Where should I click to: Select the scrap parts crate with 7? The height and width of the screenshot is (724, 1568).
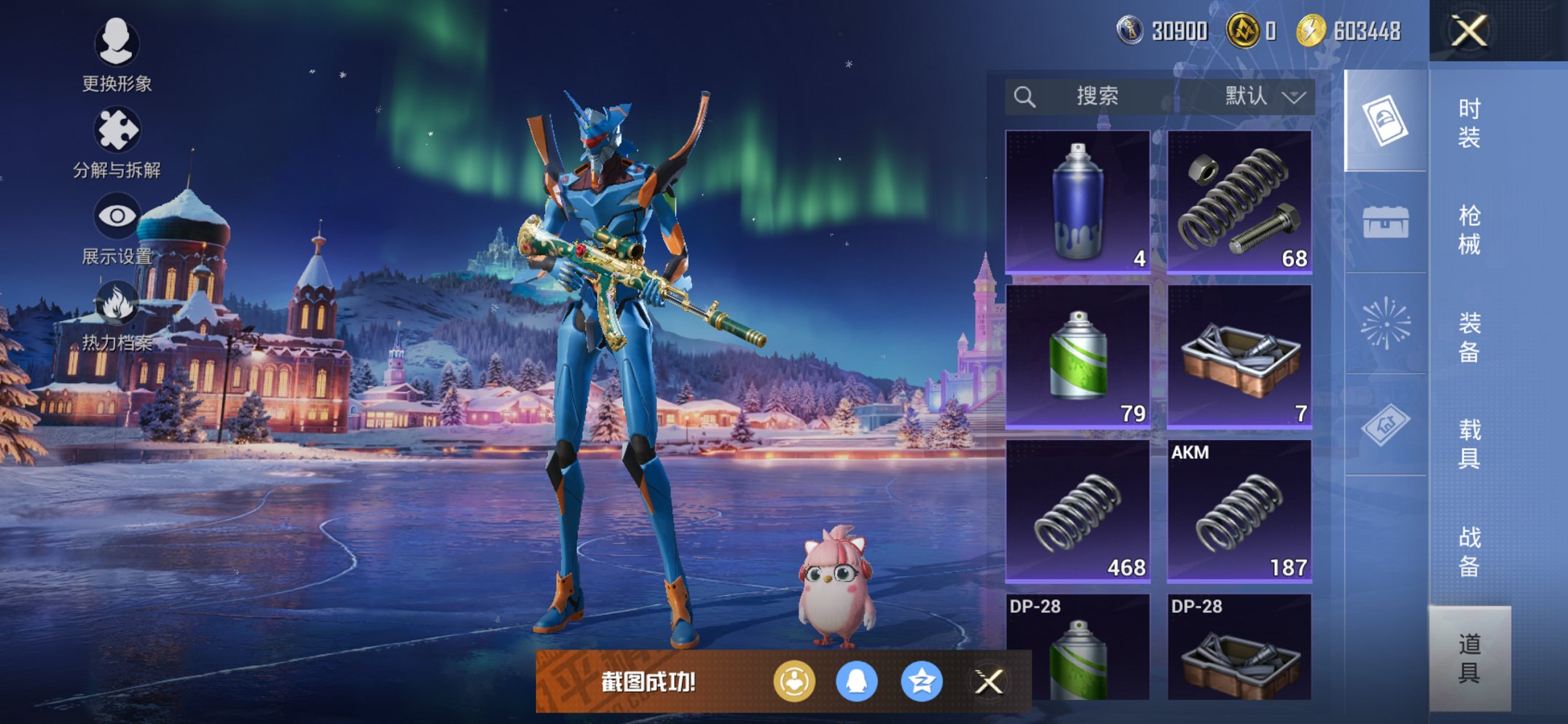point(1239,355)
